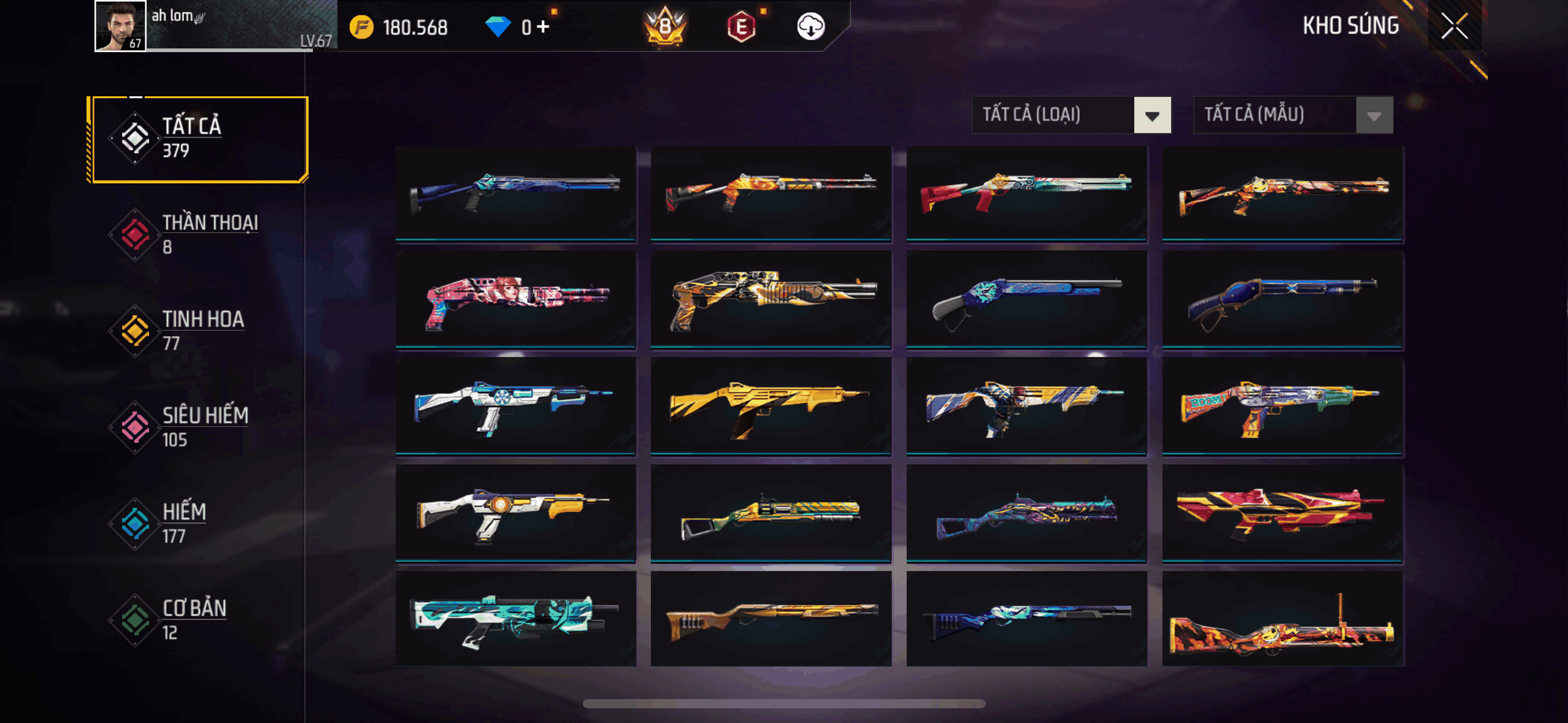Click the cloud download icon
Viewport: 1568px width, 723px height.
(810, 27)
